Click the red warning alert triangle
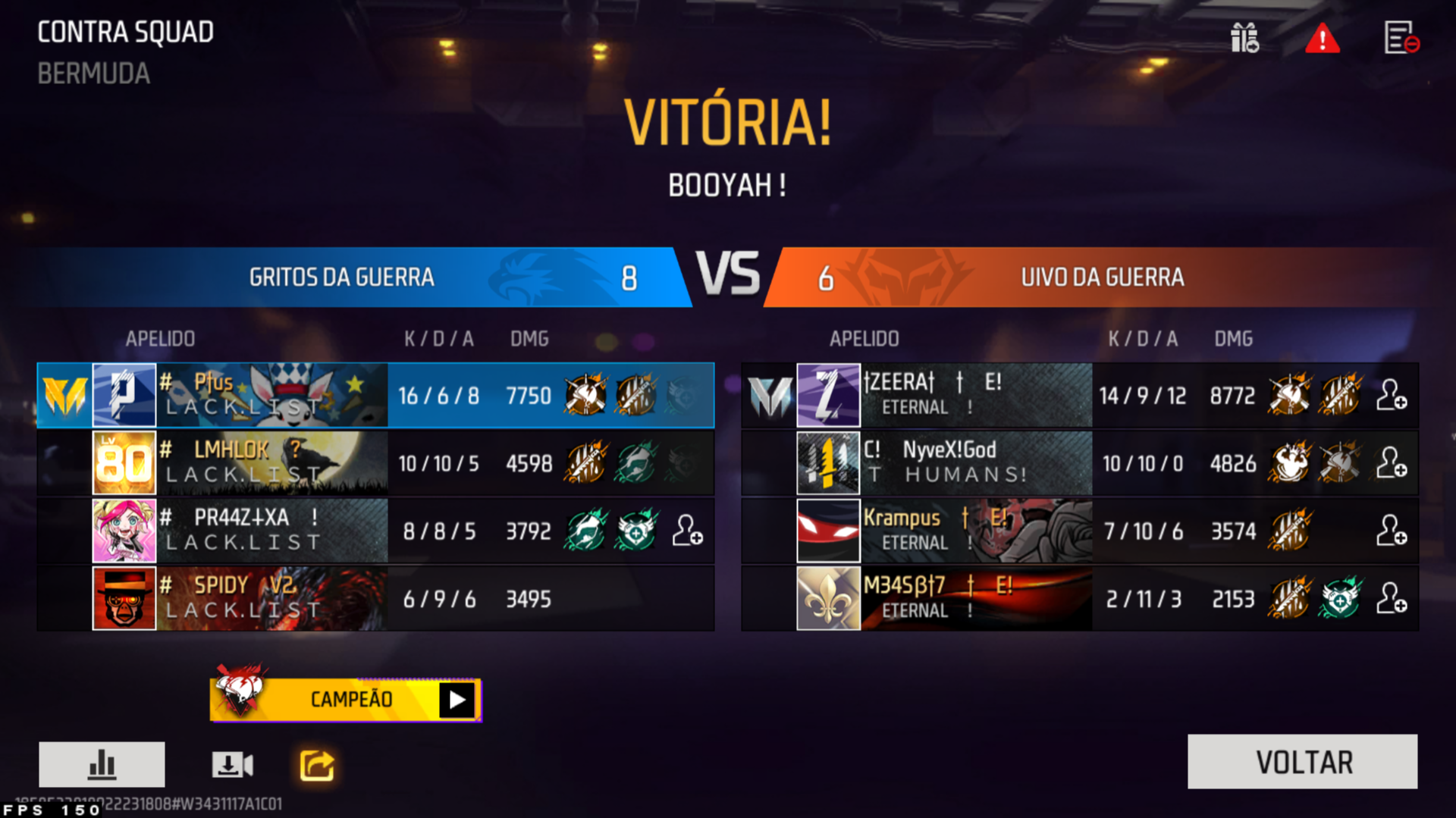Viewport: 1456px width, 818px height. tap(1323, 39)
